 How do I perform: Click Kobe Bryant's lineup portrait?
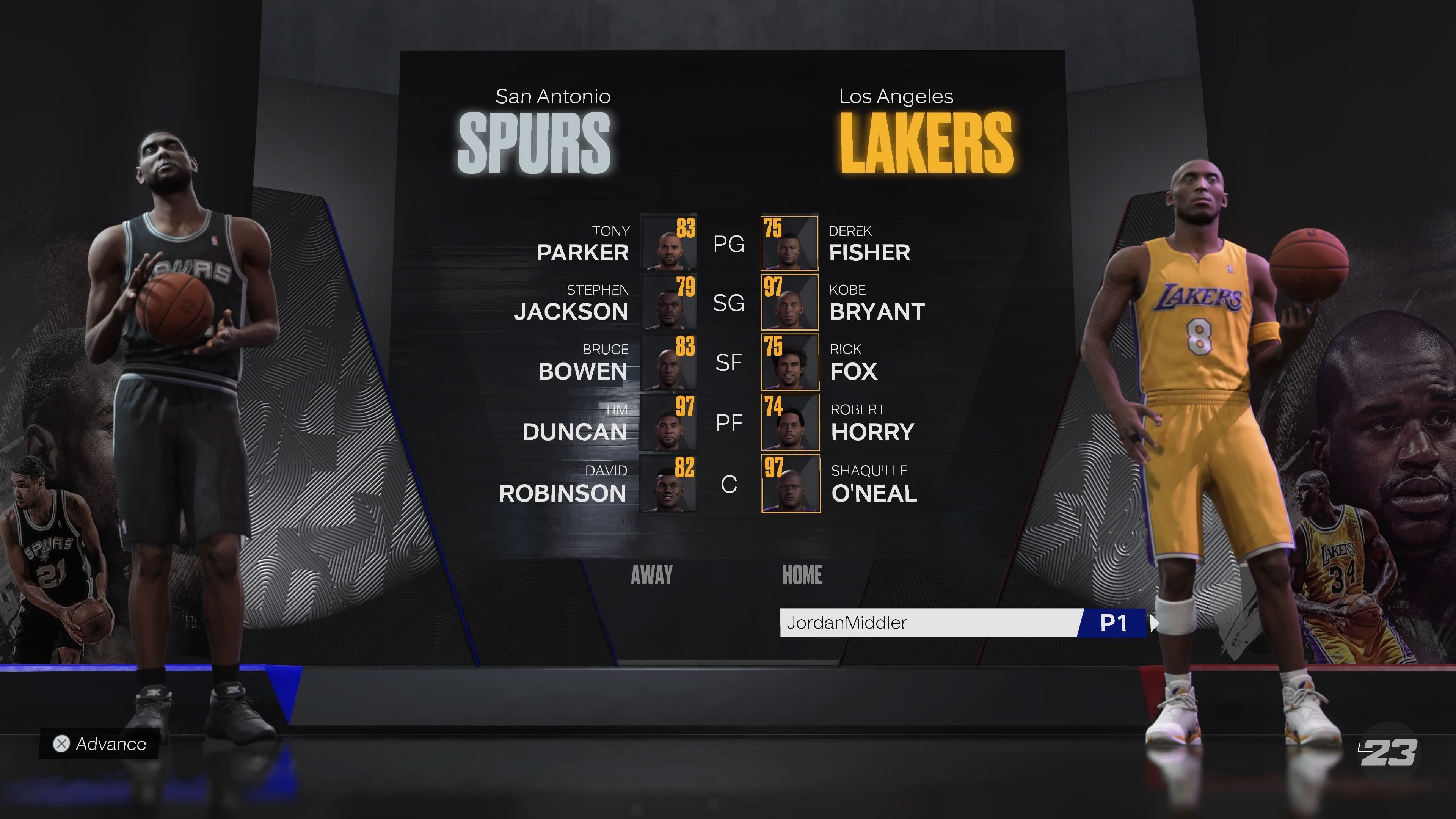click(x=789, y=303)
